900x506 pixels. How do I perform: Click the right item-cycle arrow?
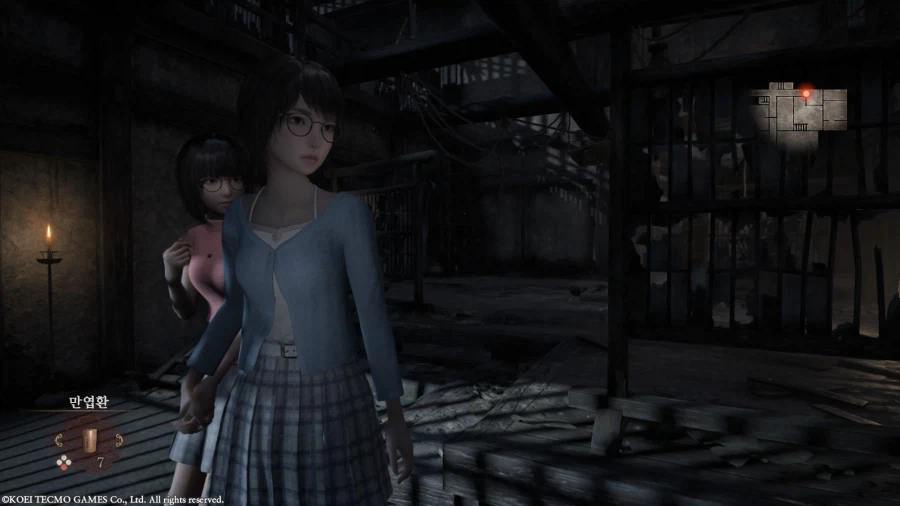(x=117, y=439)
